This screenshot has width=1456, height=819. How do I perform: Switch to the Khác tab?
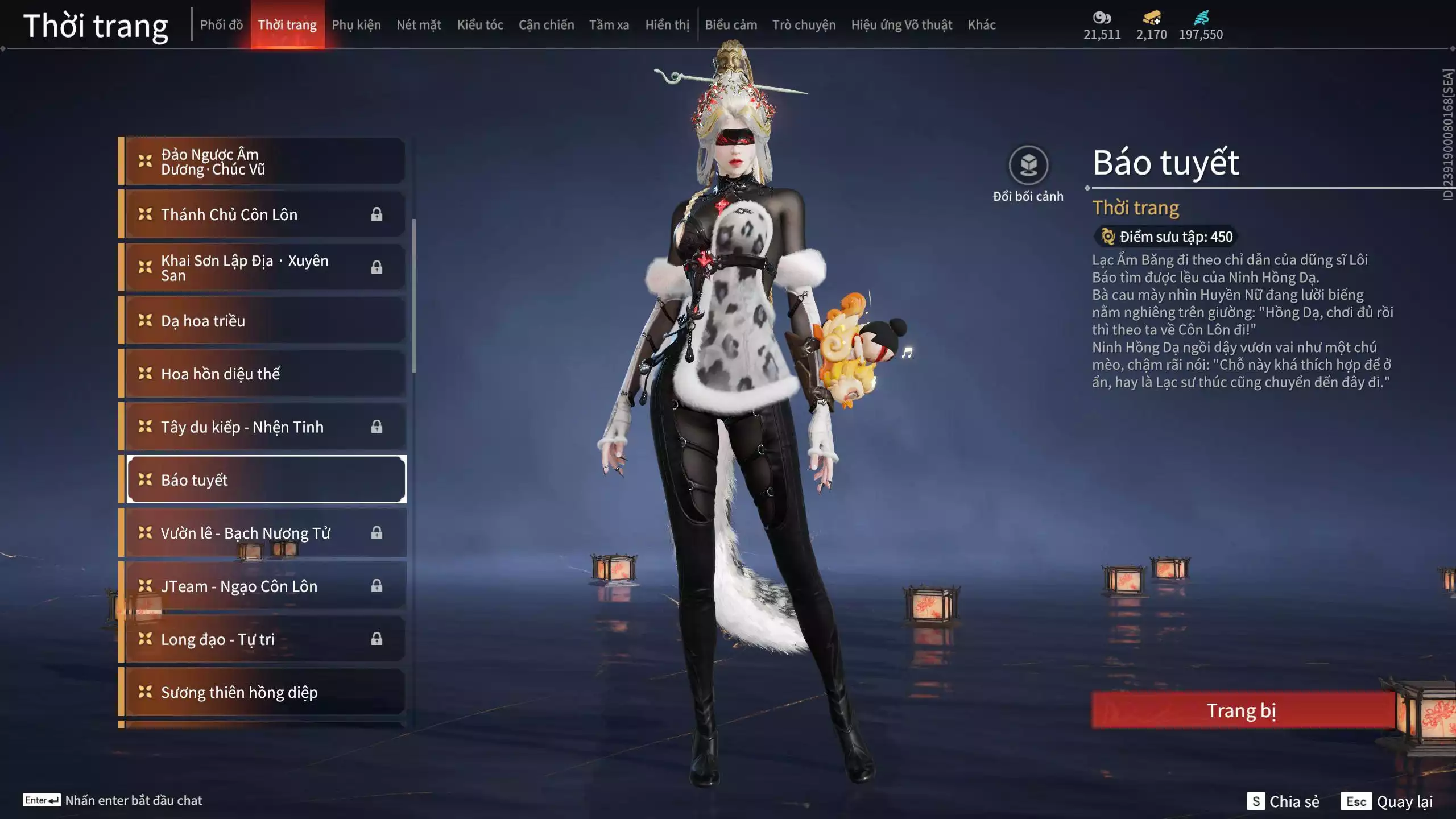(x=982, y=25)
